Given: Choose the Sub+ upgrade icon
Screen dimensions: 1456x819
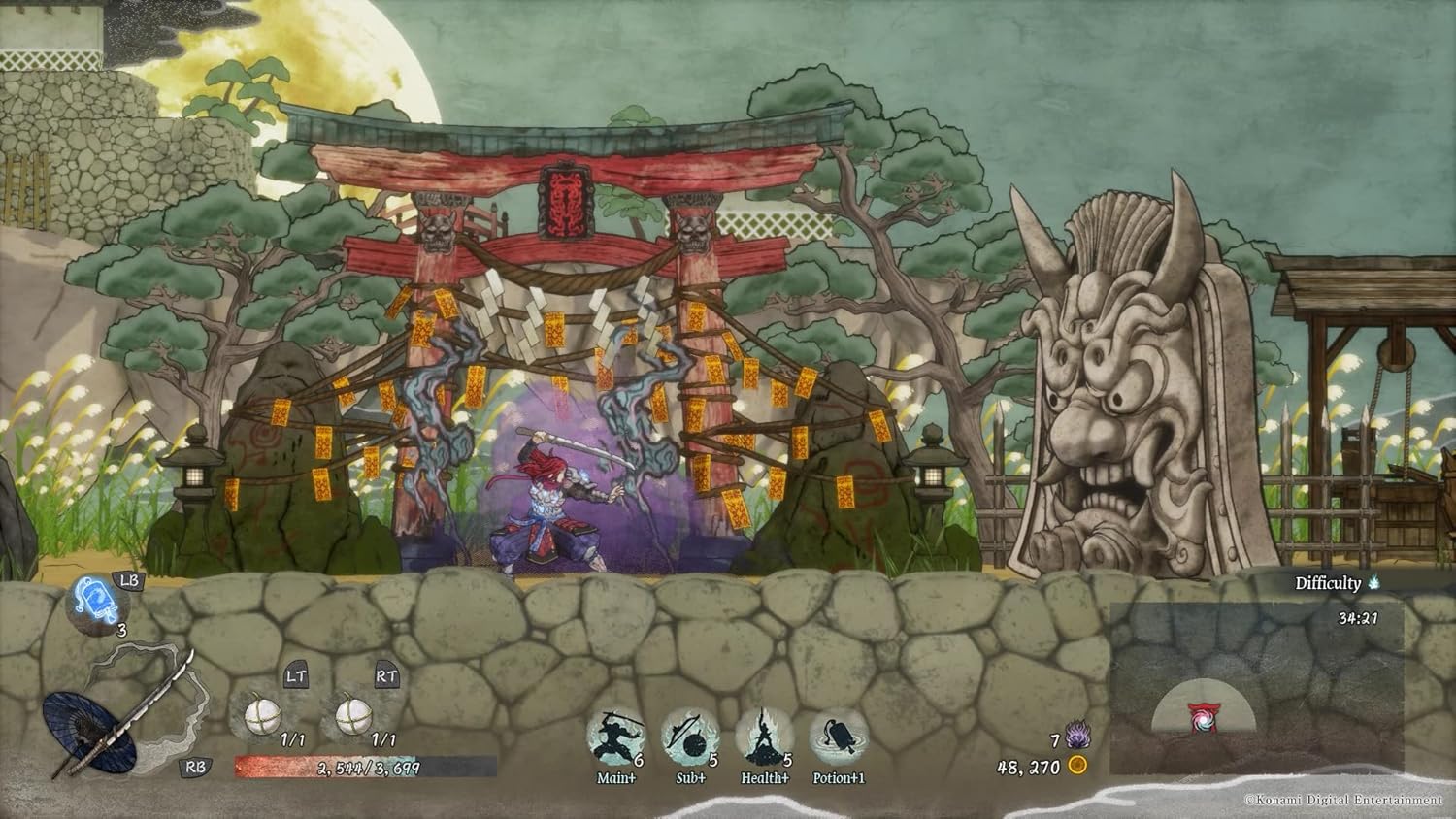Looking at the screenshot, I should (690, 738).
